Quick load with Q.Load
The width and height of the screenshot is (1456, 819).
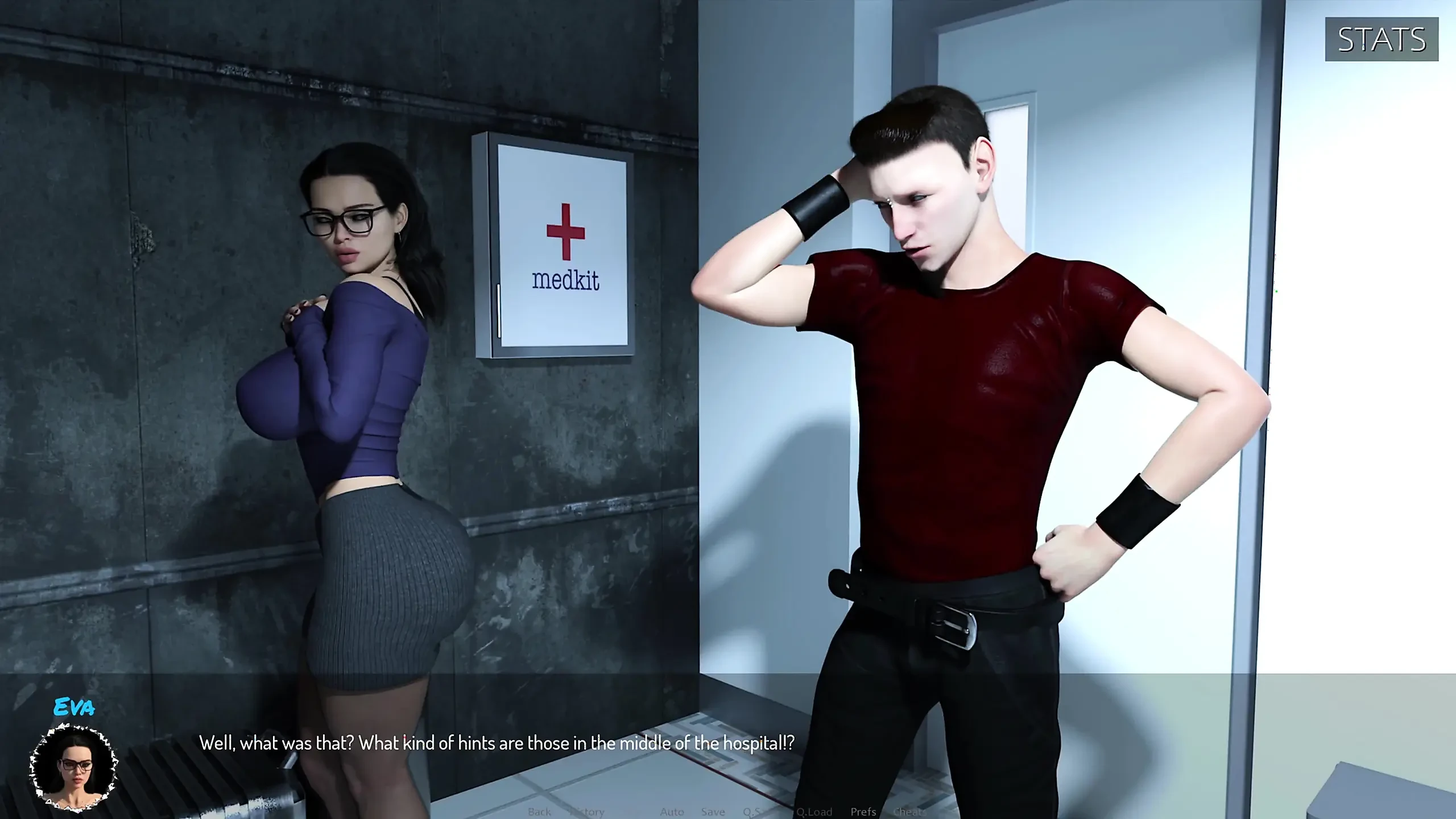click(x=814, y=812)
